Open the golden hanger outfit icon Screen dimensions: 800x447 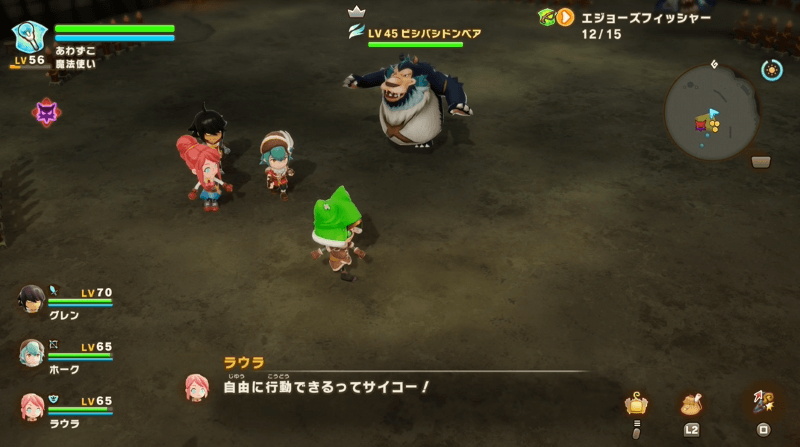click(634, 404)
